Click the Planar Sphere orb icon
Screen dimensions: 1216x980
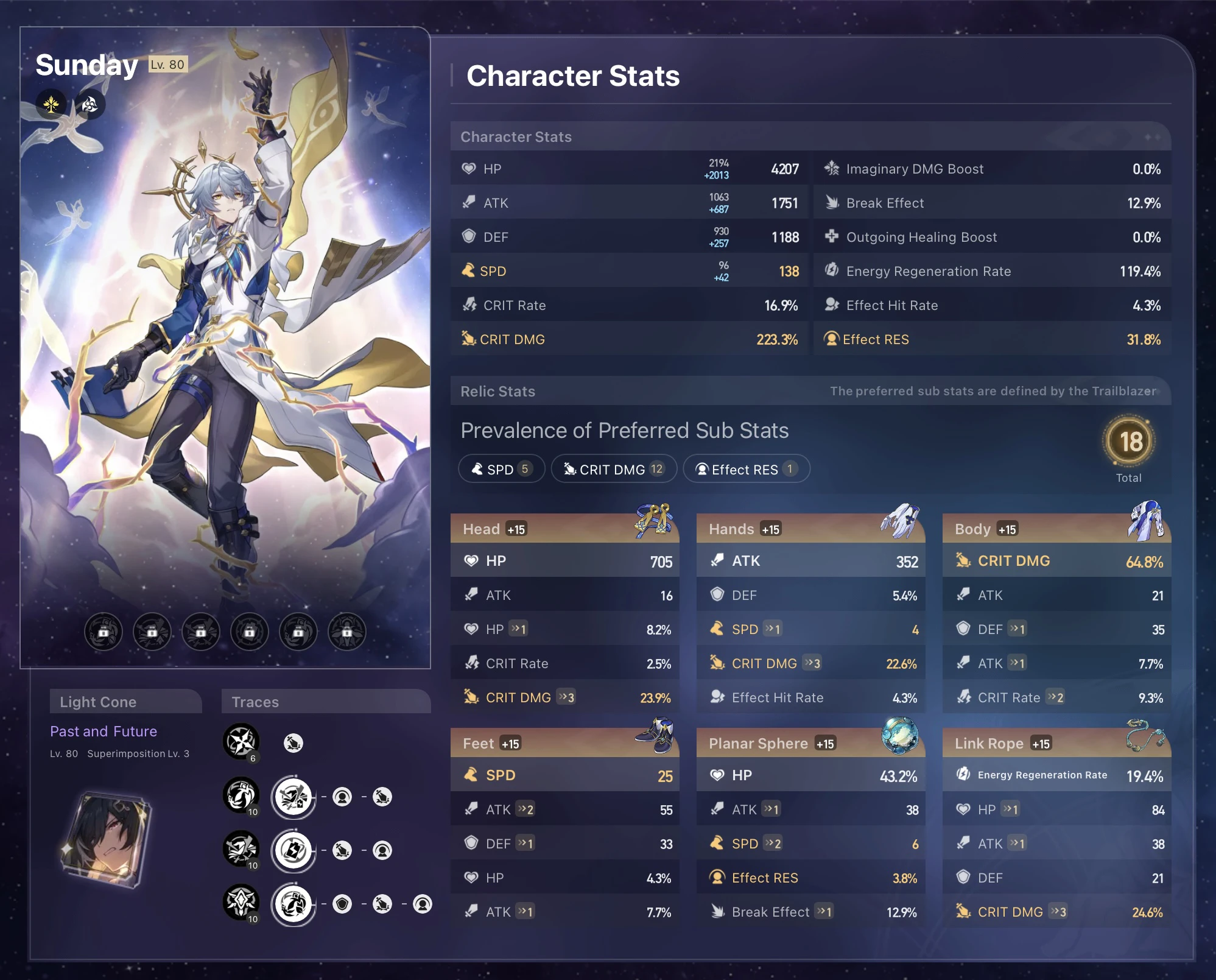point(901,736)
